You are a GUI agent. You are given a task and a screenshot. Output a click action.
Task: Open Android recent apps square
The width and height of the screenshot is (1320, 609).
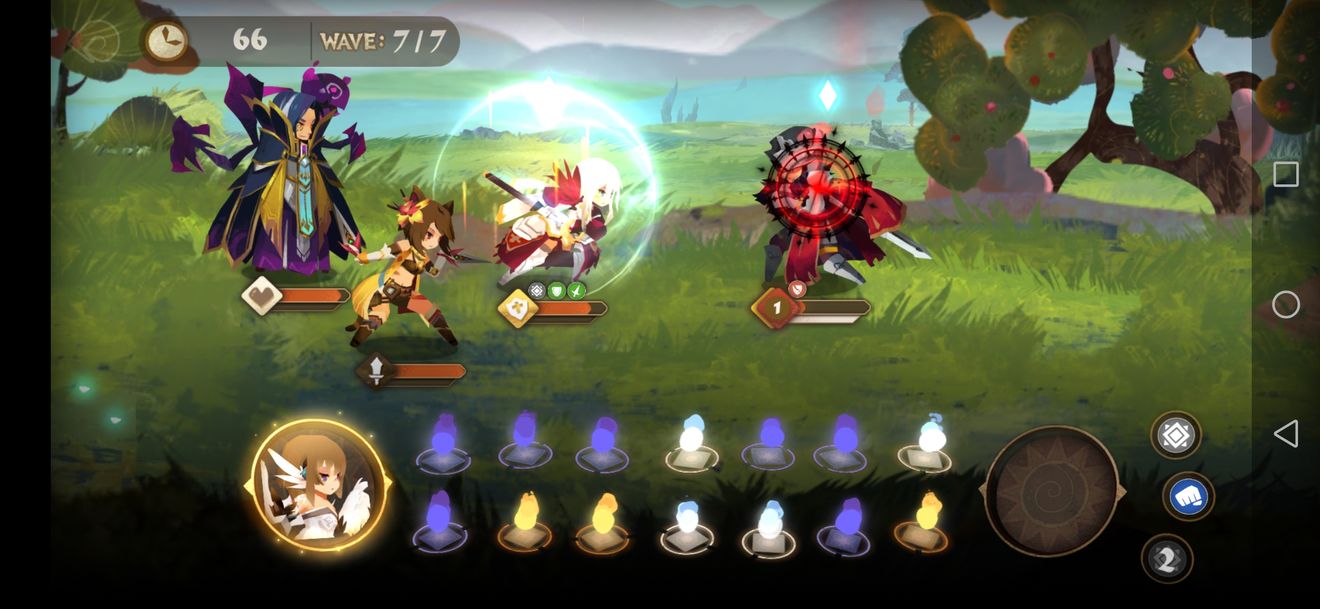tap(1286, 174)
